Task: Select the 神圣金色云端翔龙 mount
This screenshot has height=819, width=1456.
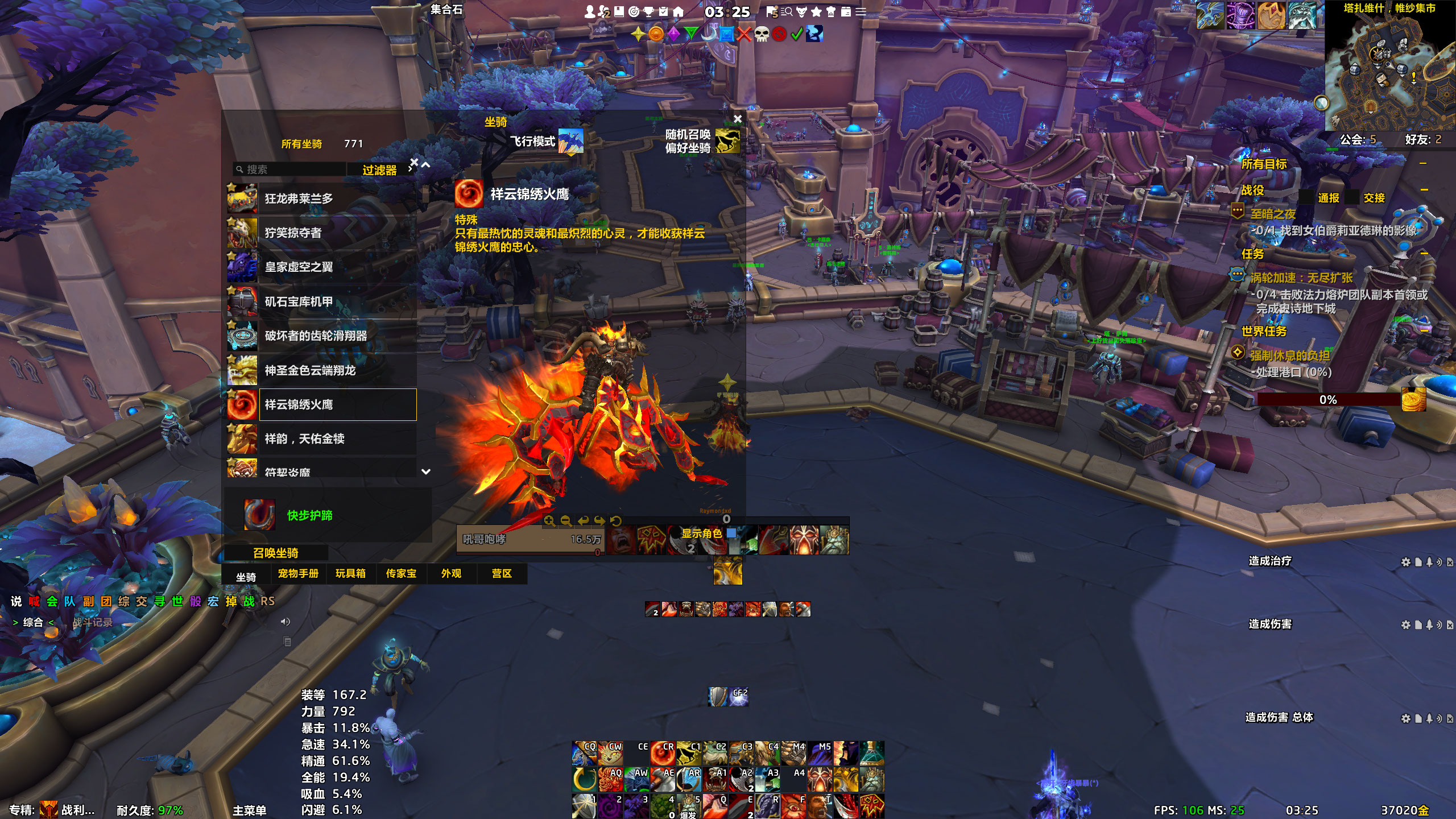Action: 321,370
